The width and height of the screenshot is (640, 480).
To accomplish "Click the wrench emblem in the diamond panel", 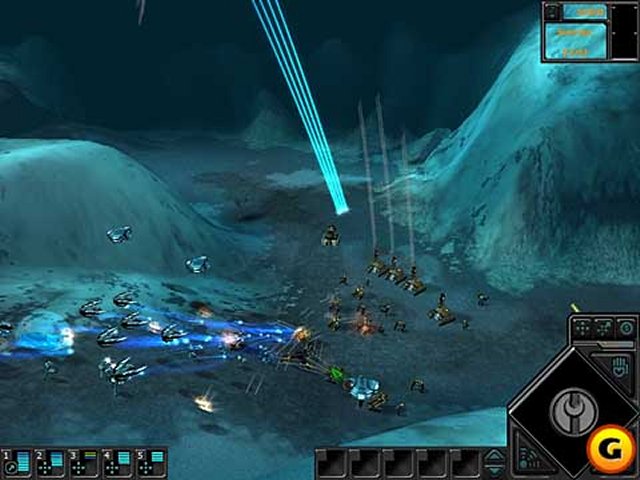I will coord(573,410).
